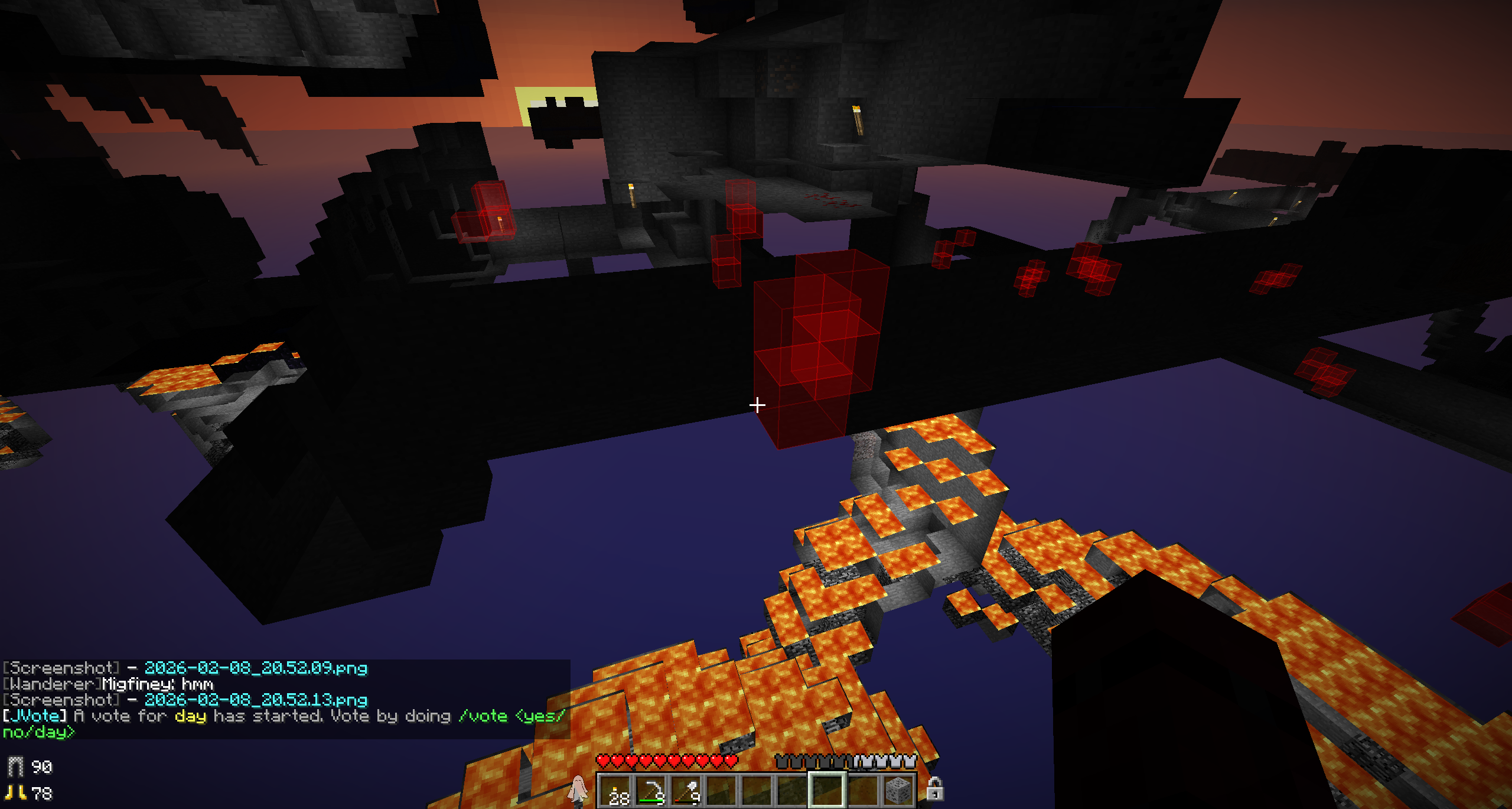Open the 20.52.09 screenshot link in chat

pos(256,668)
